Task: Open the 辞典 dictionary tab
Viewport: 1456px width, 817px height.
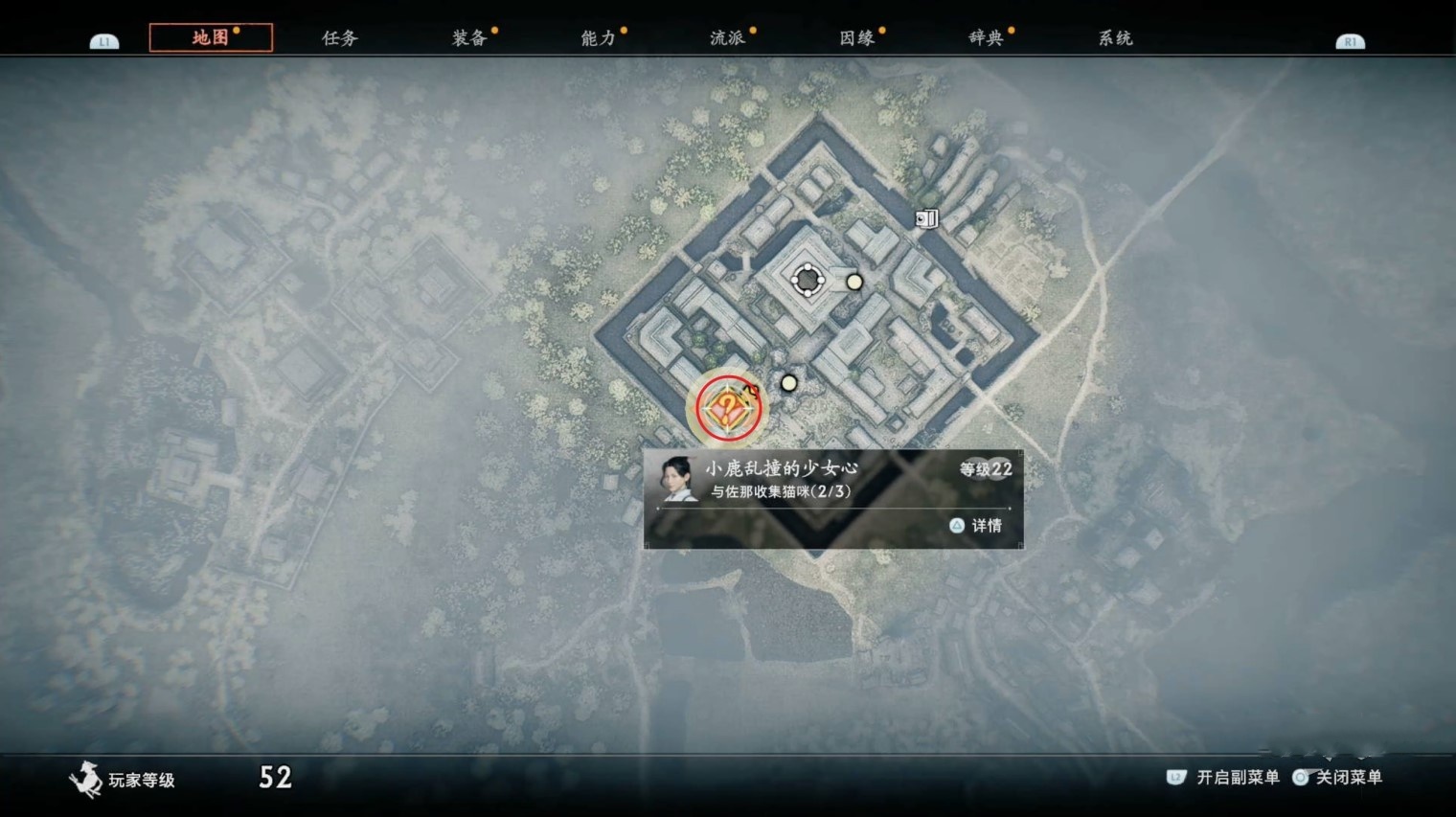Action: tap(987, 38)
